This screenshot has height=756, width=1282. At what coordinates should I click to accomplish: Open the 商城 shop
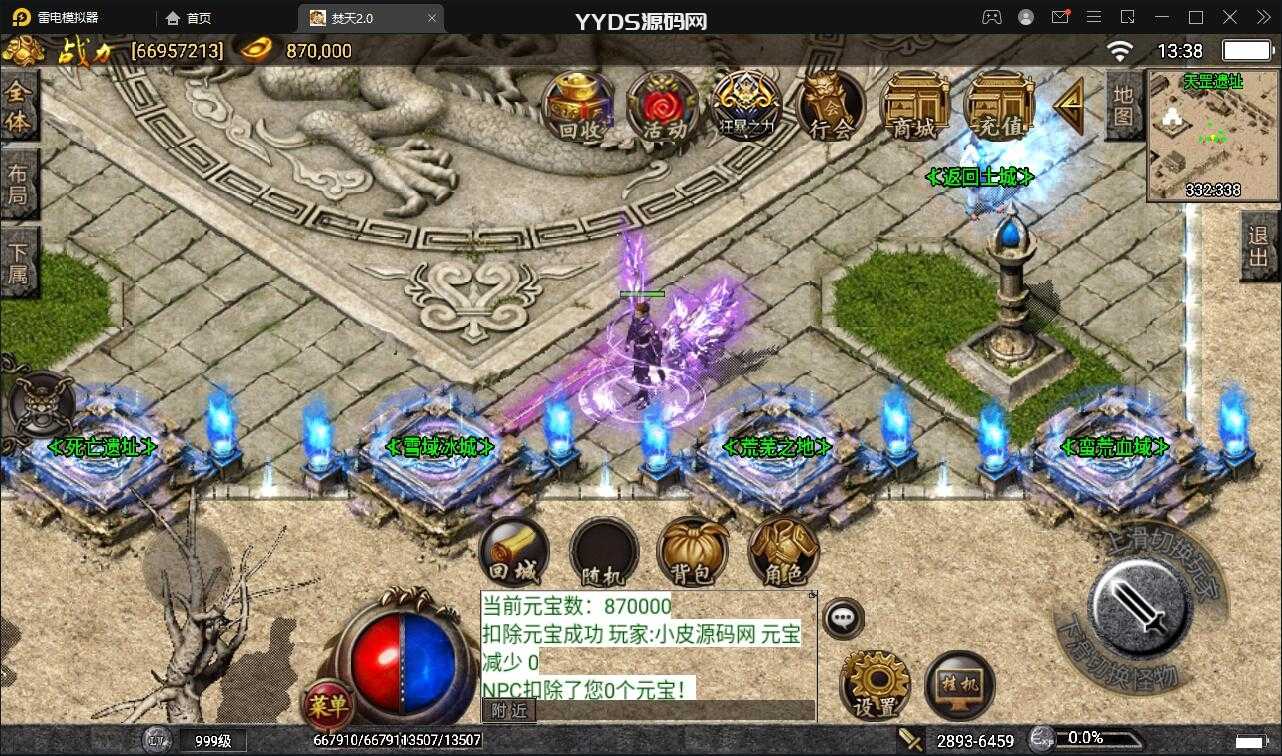click(914, 105)
